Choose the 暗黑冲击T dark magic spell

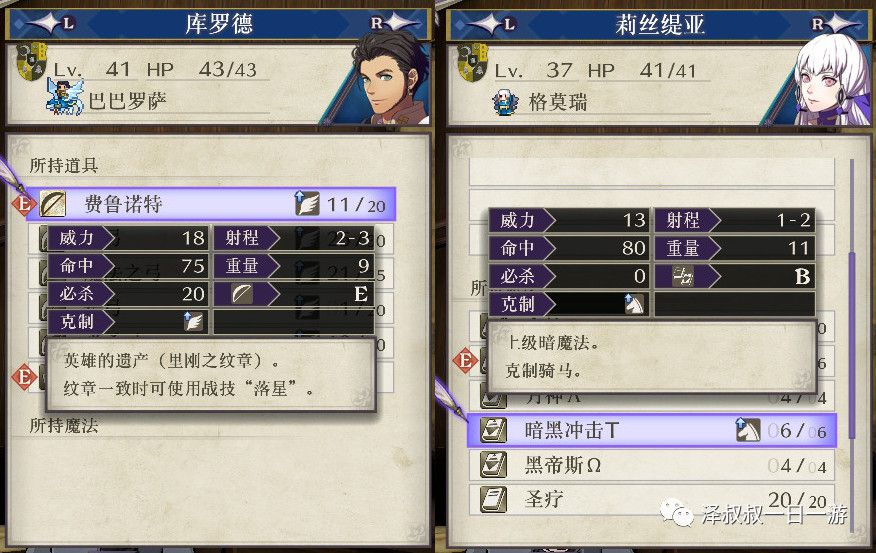pyautogui.click(x=650, y=431)
